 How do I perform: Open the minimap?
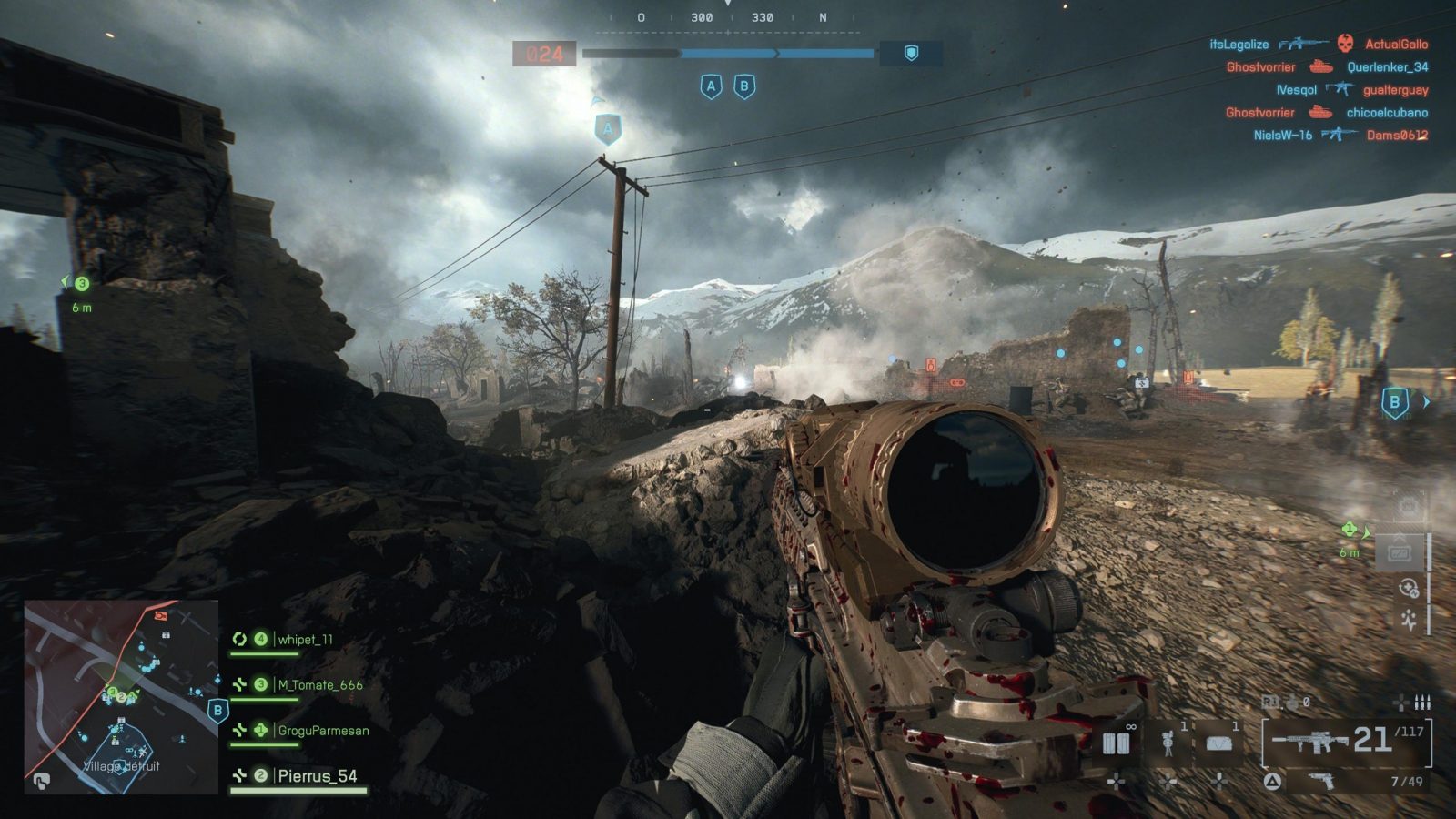pos(120,696)
